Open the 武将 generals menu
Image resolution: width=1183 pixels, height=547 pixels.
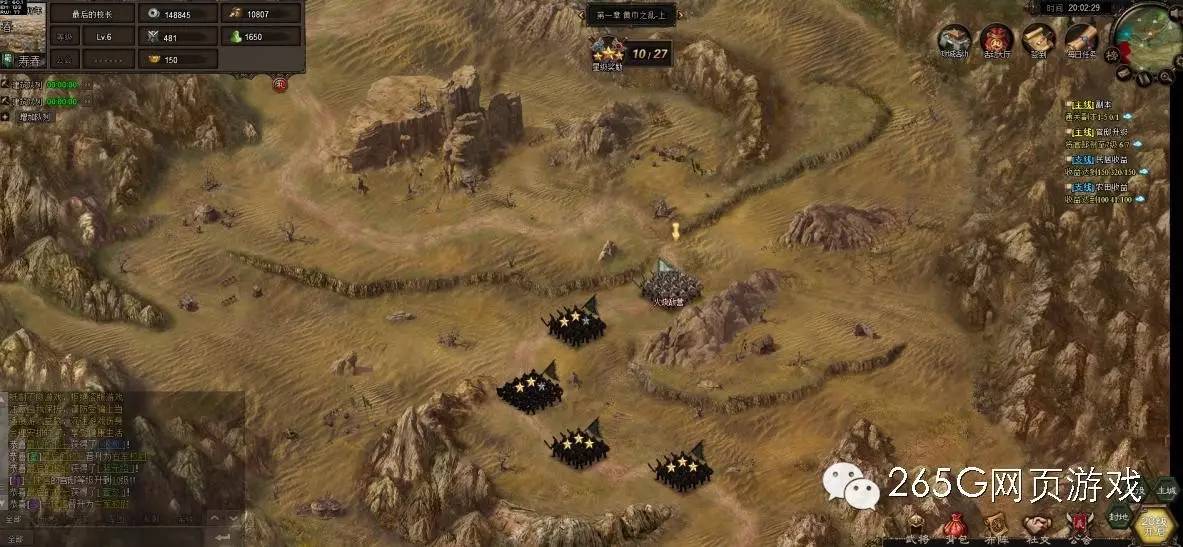(x=917, y=526)
